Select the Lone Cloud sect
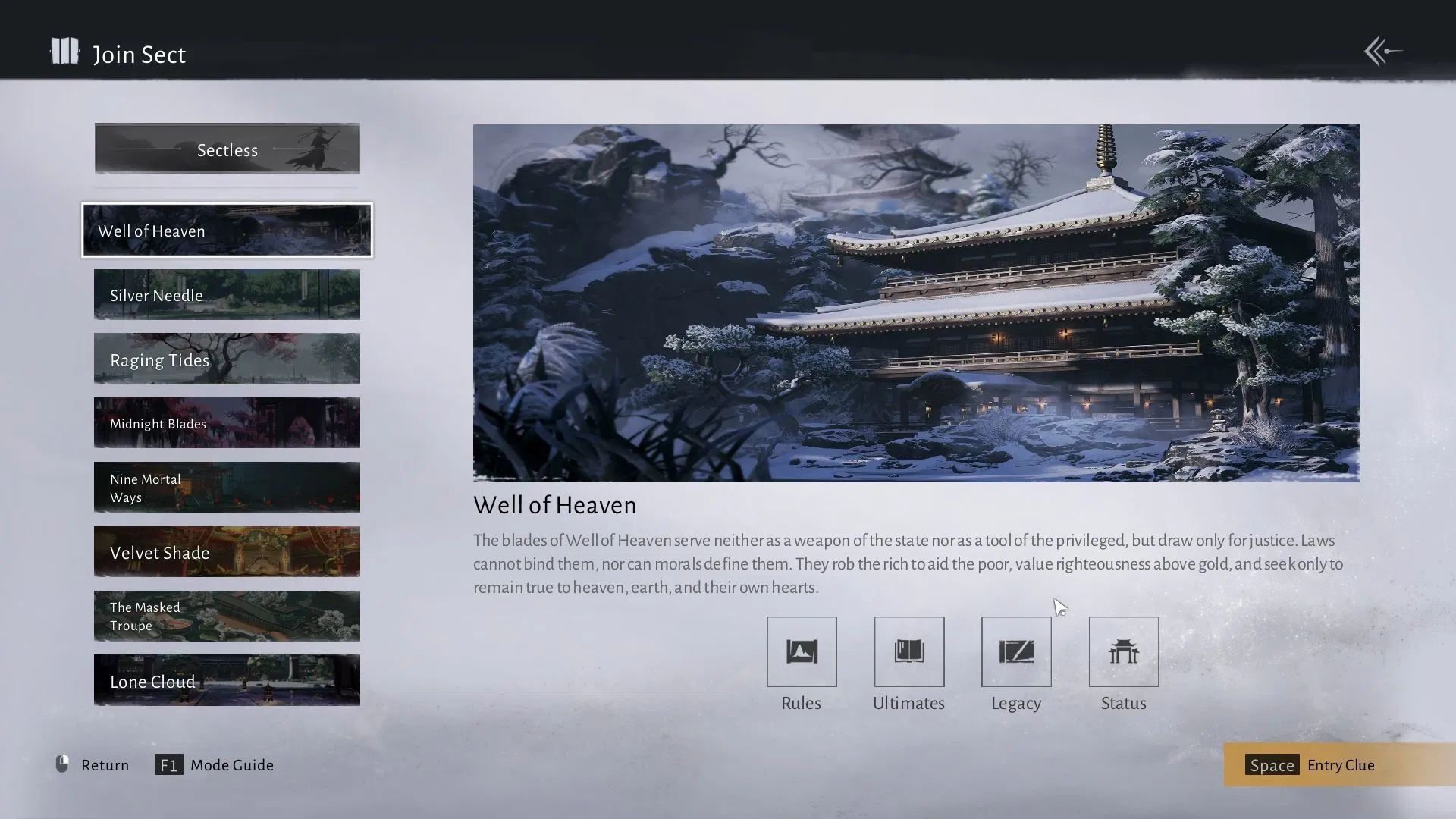 point(227,680)
